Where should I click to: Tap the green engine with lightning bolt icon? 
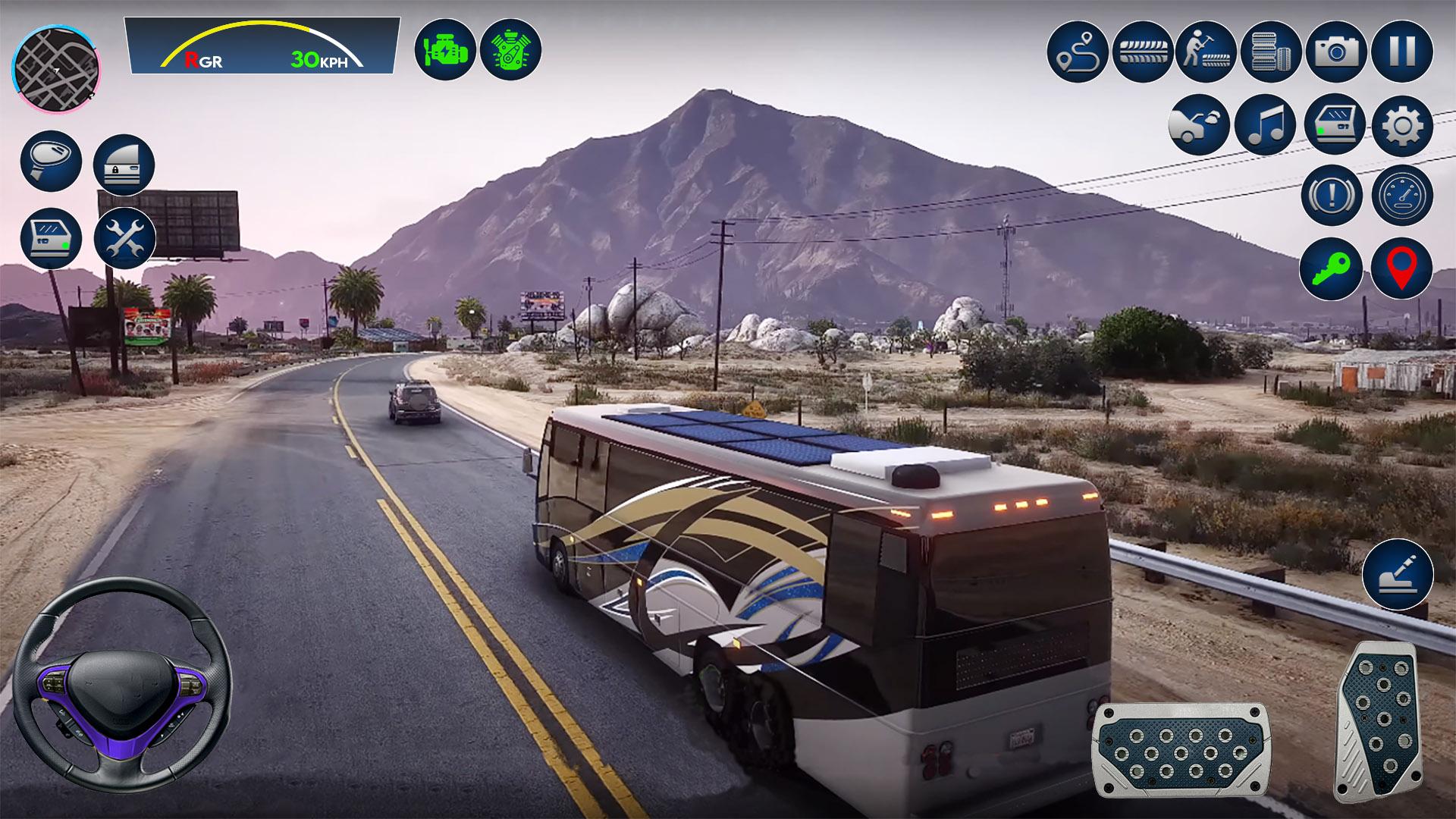click(x=445, y=50)
